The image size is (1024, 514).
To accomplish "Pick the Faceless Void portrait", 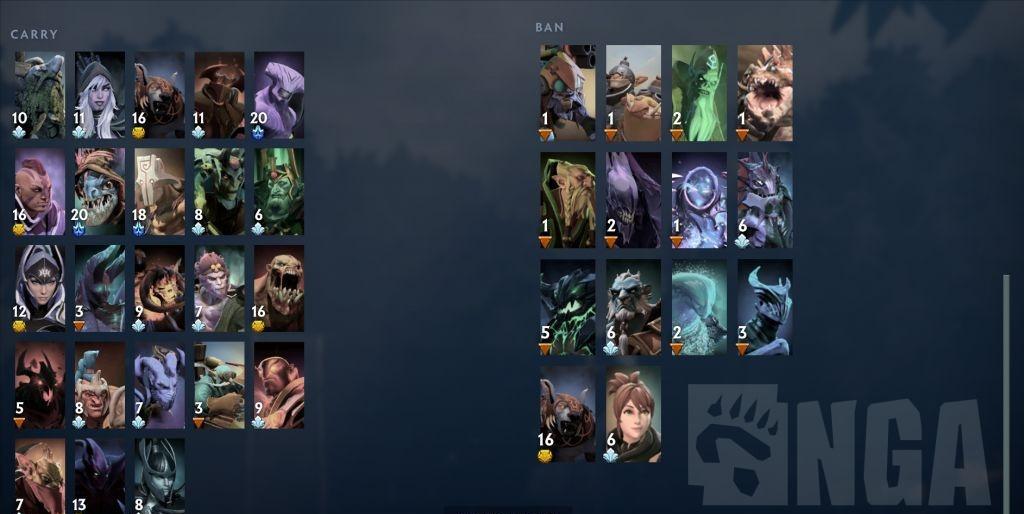I will [x=279, y=95].
